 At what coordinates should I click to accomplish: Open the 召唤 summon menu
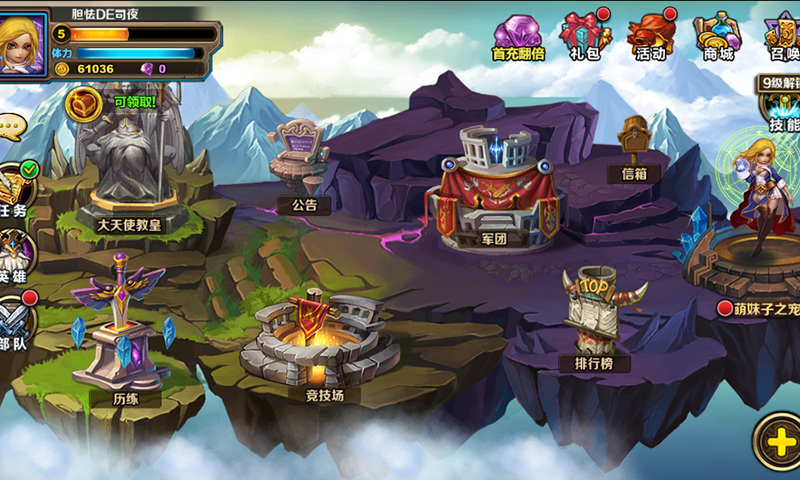(x=782, y=38)
